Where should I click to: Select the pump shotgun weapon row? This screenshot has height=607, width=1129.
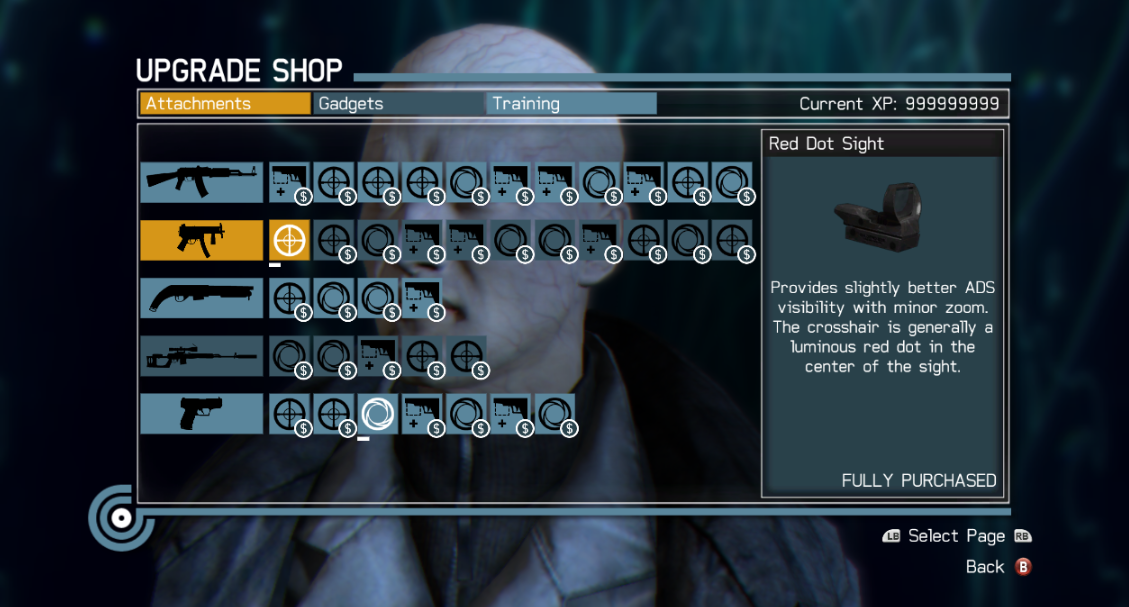coord(201,298)
